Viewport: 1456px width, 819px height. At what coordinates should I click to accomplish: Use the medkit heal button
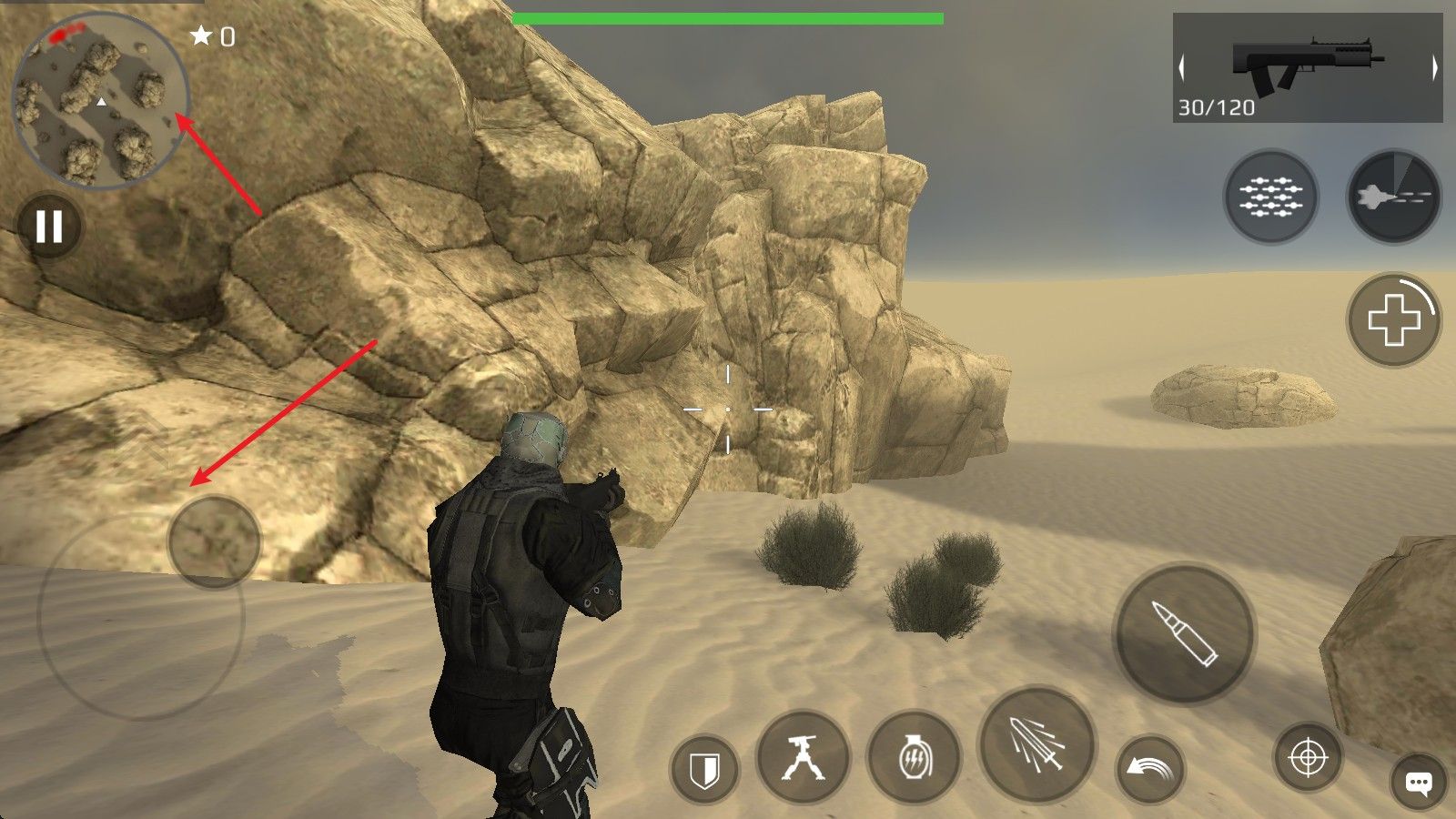point(1393,319)
